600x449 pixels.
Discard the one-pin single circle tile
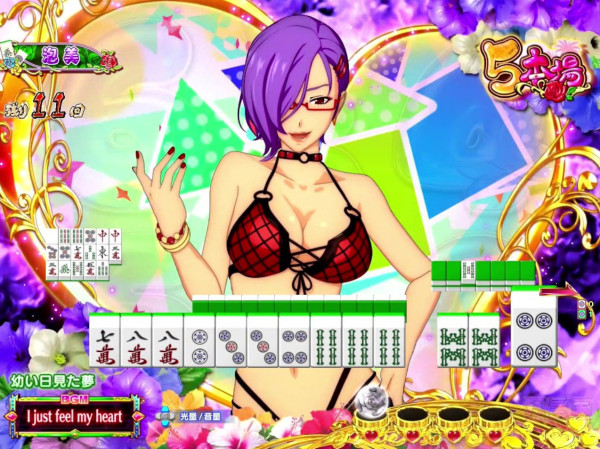(200, 340)
